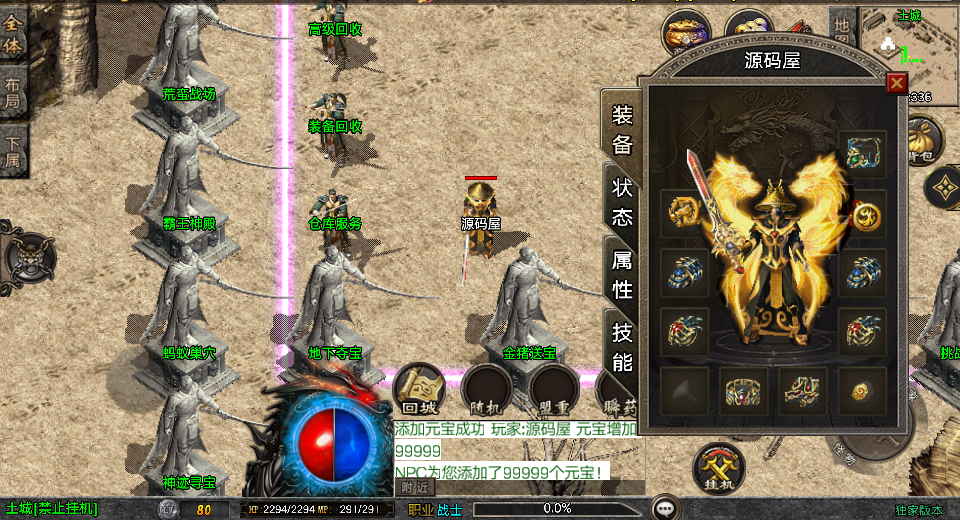Select the 下属 subordinates button
This screenshot has height=520, width=960.
(13, 151)
